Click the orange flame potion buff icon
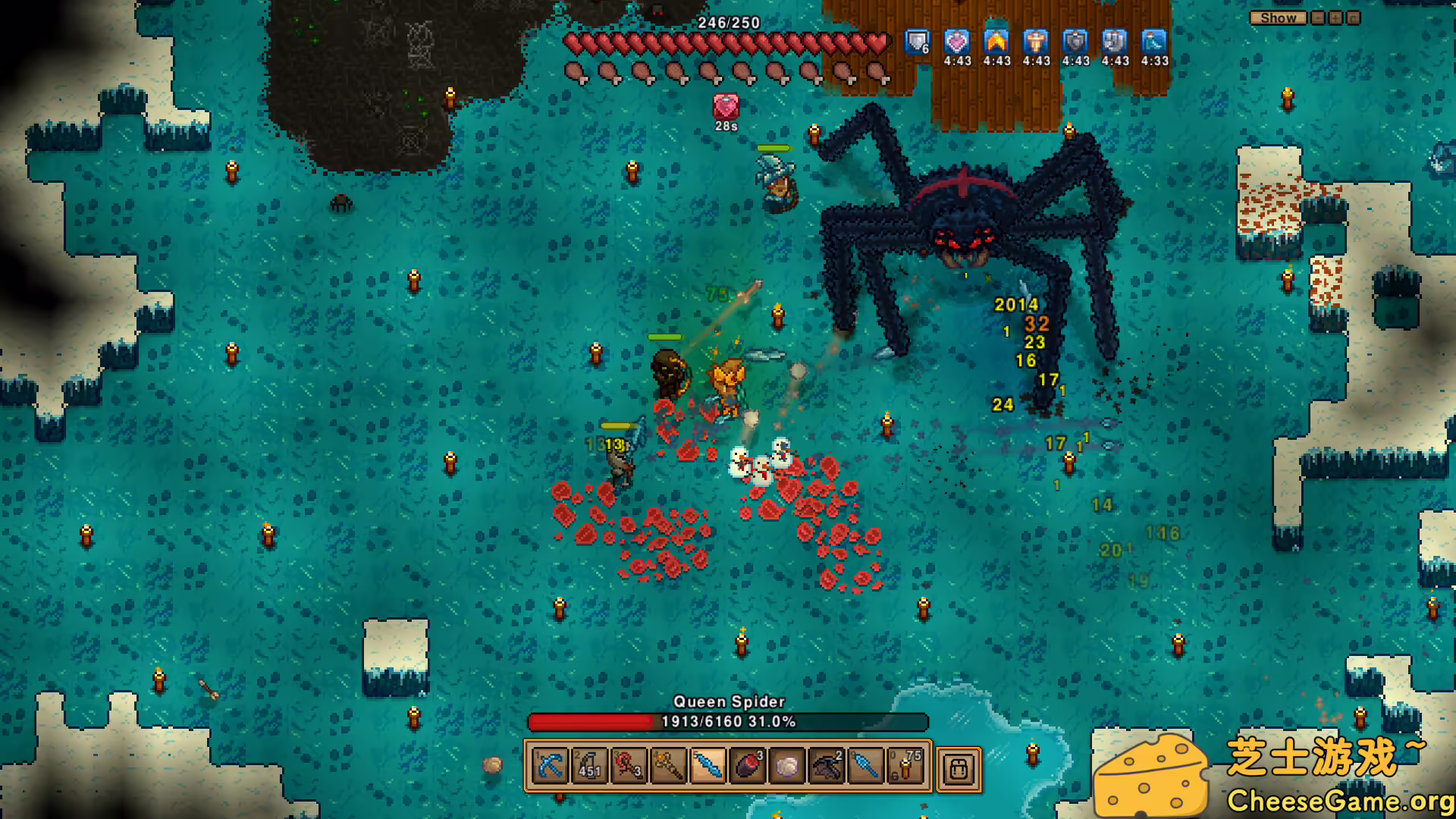The height and width of the screenshot is (819, 1456). [x=996, y=42]
